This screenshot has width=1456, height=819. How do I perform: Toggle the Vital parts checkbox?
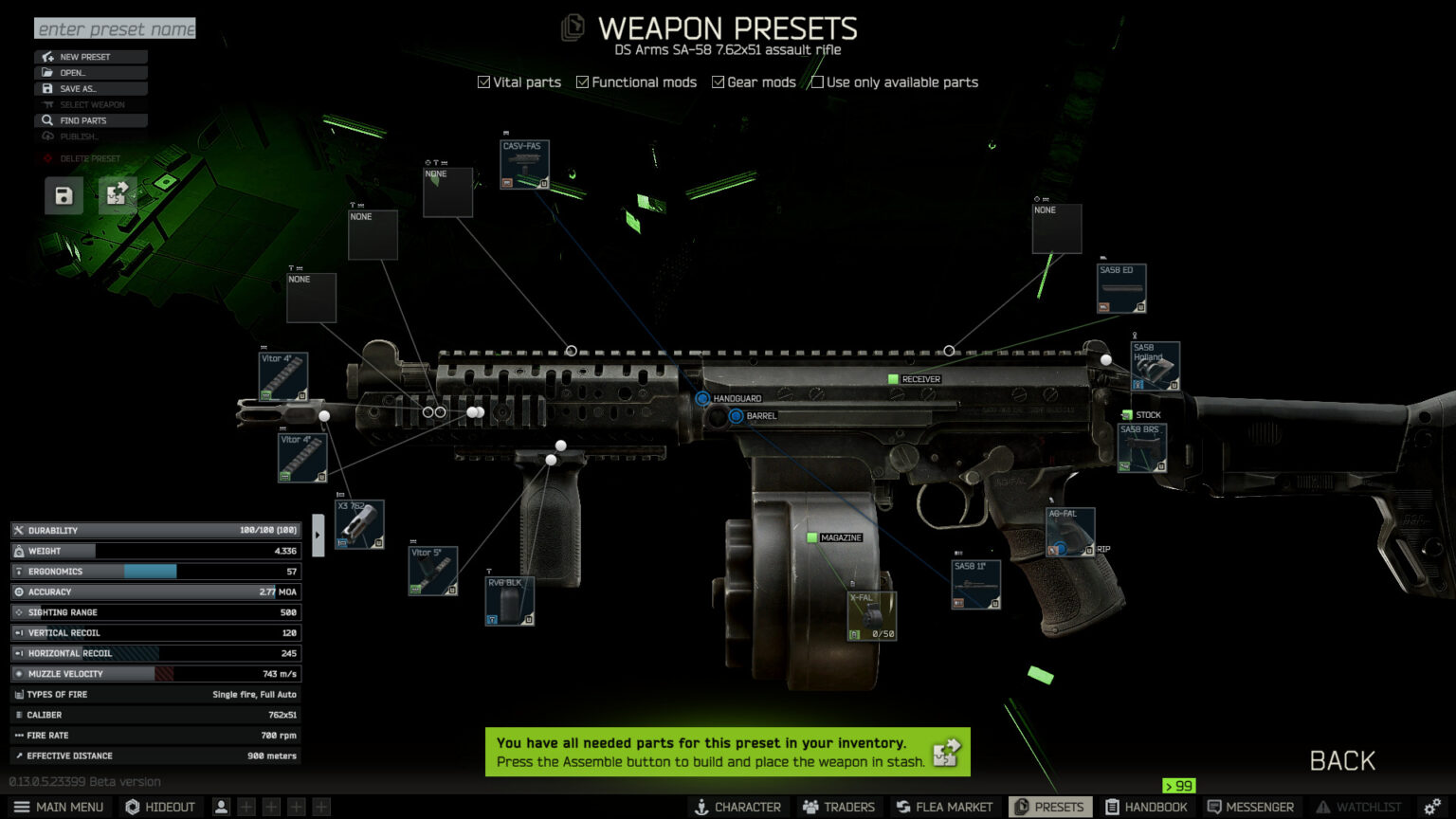pyautogui.click(x=484, y=82)
